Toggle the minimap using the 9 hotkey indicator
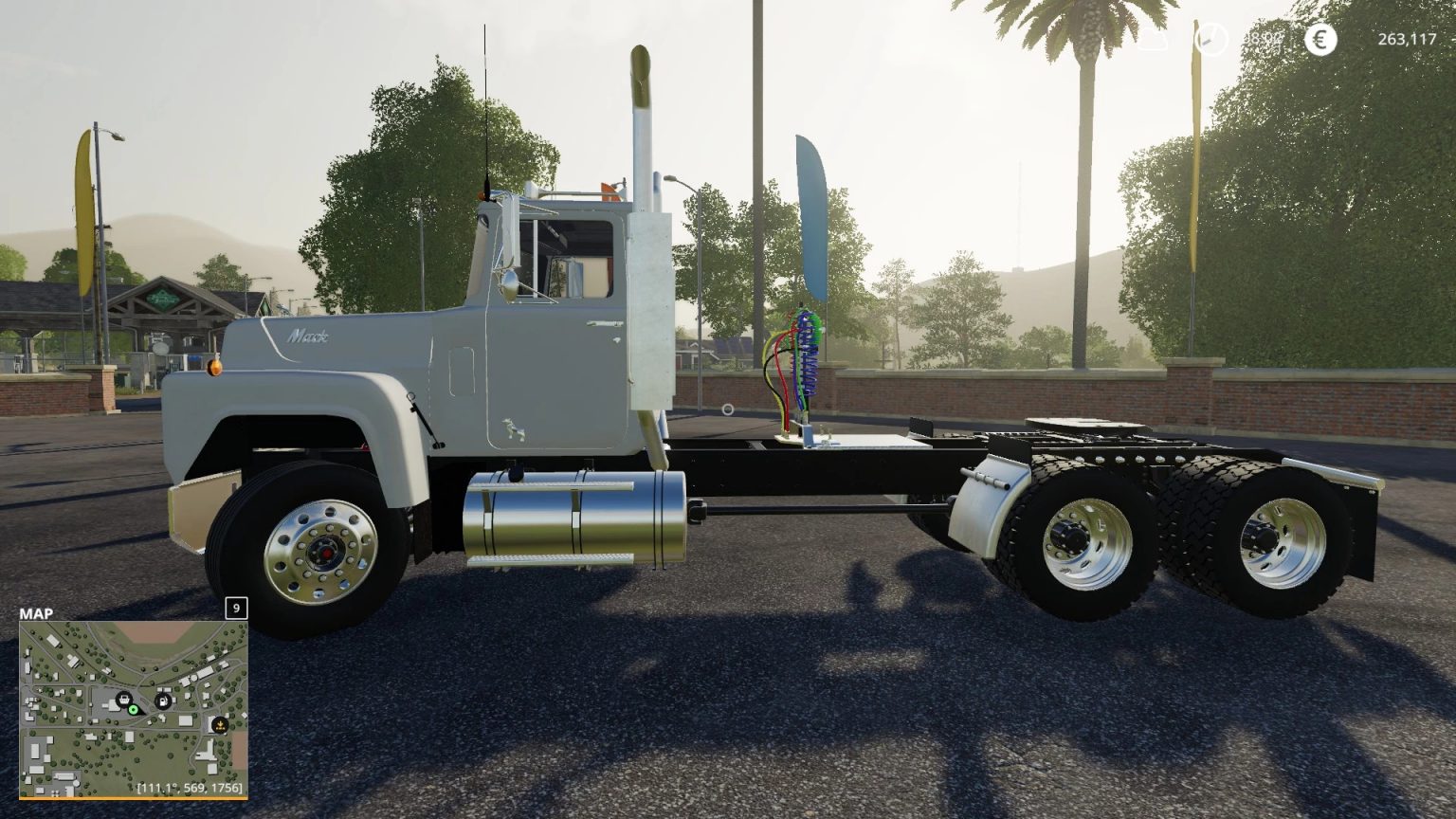The height and width of the screenshot is (819, 1456). [x=235, y=607]
